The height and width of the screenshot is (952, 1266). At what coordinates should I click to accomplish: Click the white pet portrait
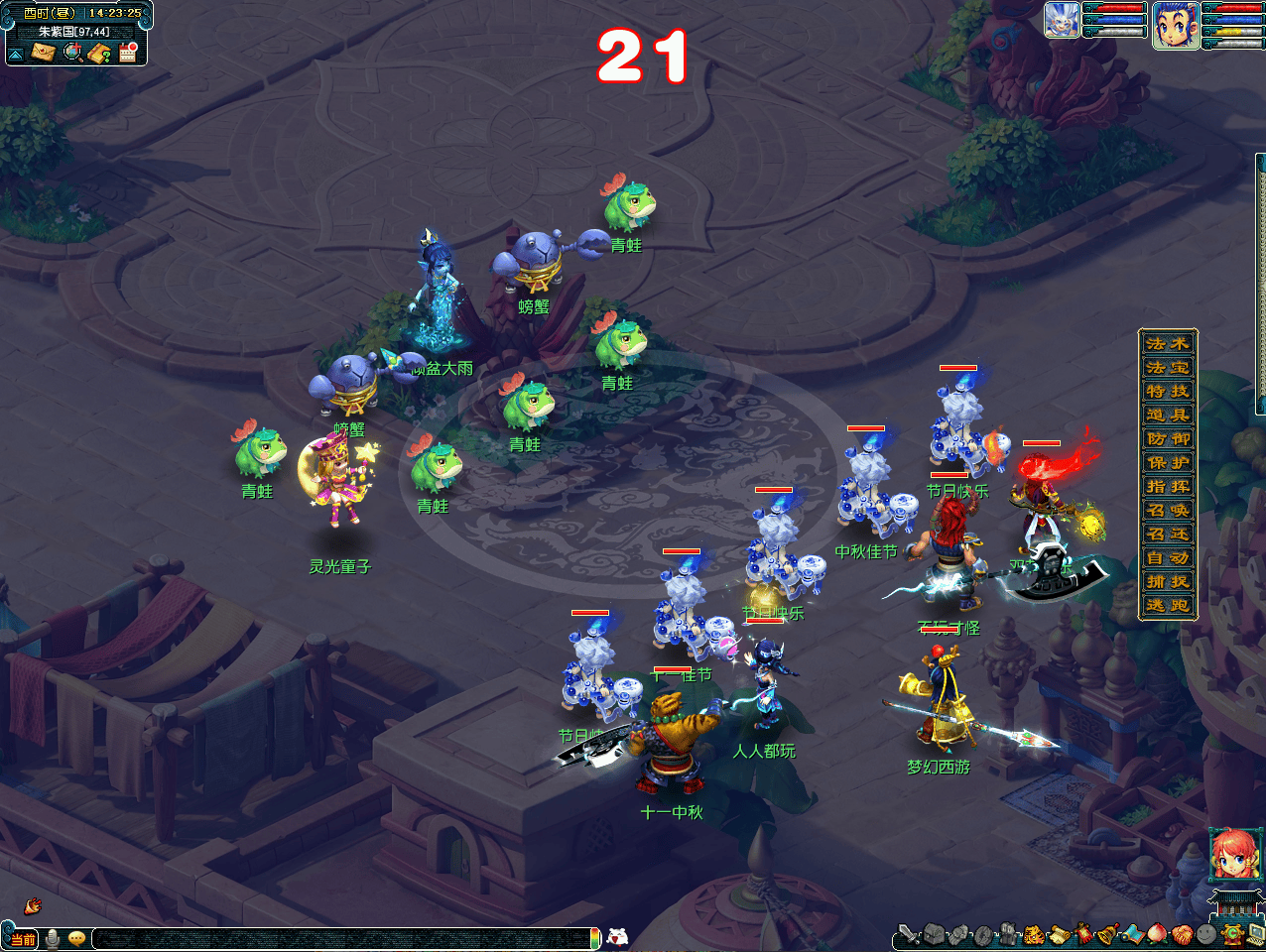[x=1062, y=20]
